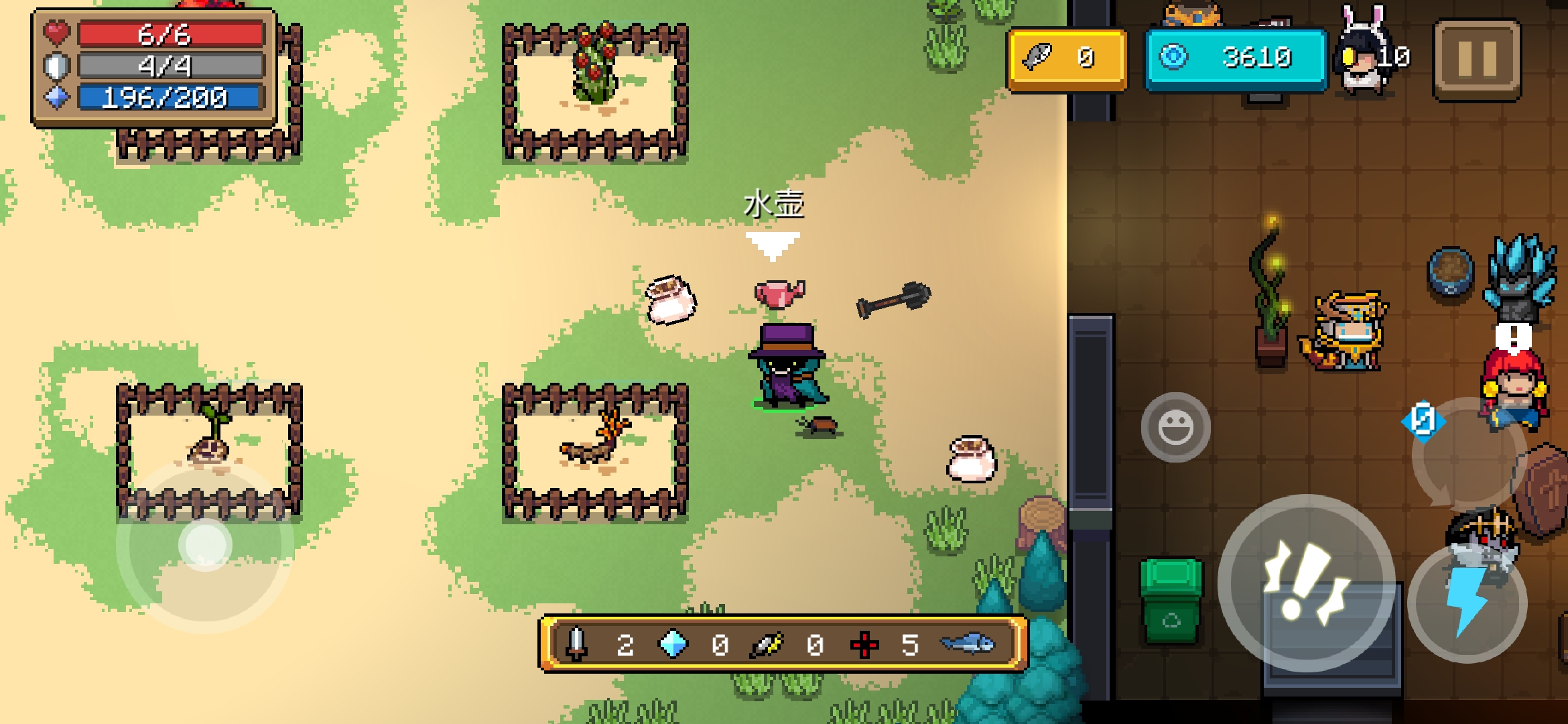This screenshot has height=724, width=1568.
Task: Pause the game with the pause button
Action: pos(1477,59)
